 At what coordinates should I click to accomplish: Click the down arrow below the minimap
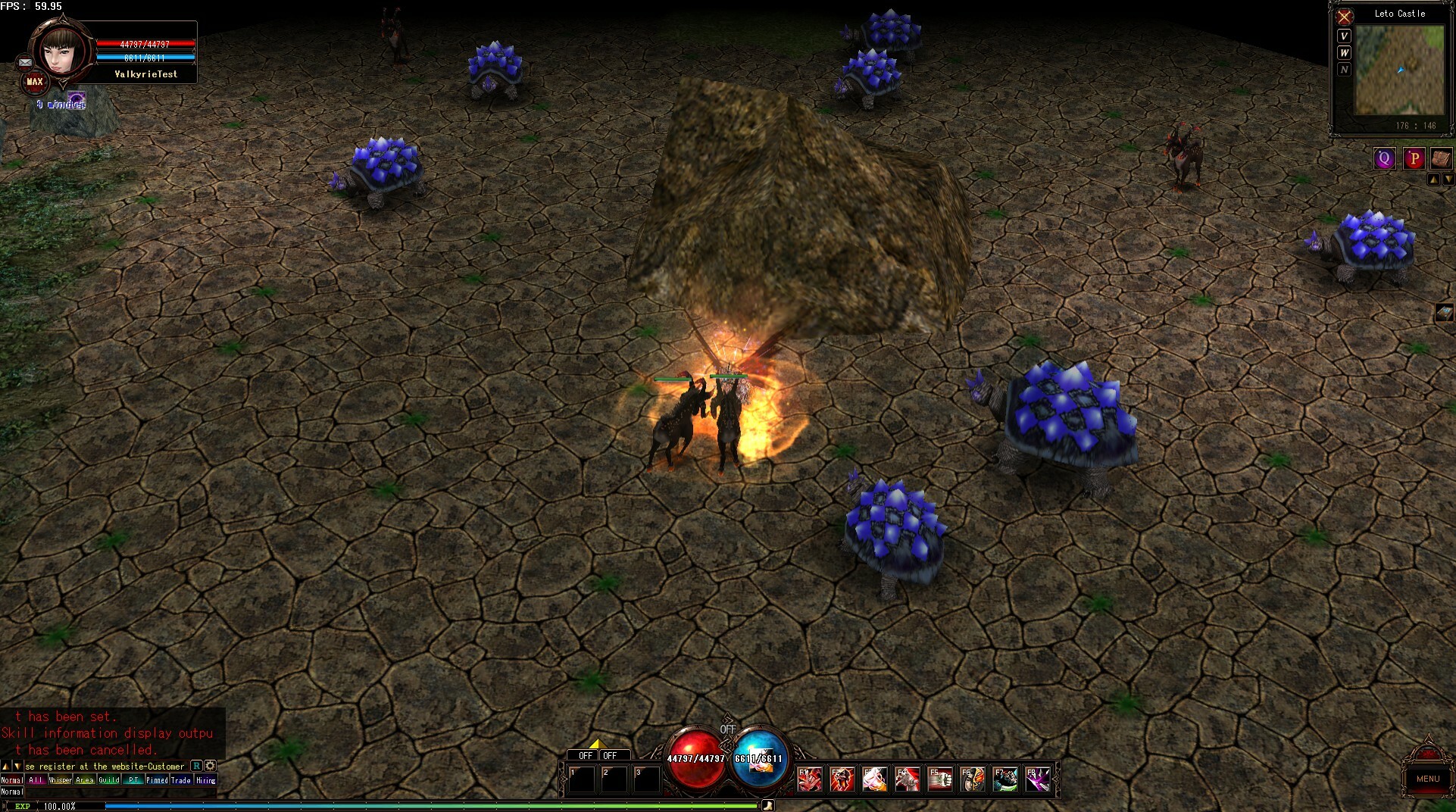coord(1449,180)
